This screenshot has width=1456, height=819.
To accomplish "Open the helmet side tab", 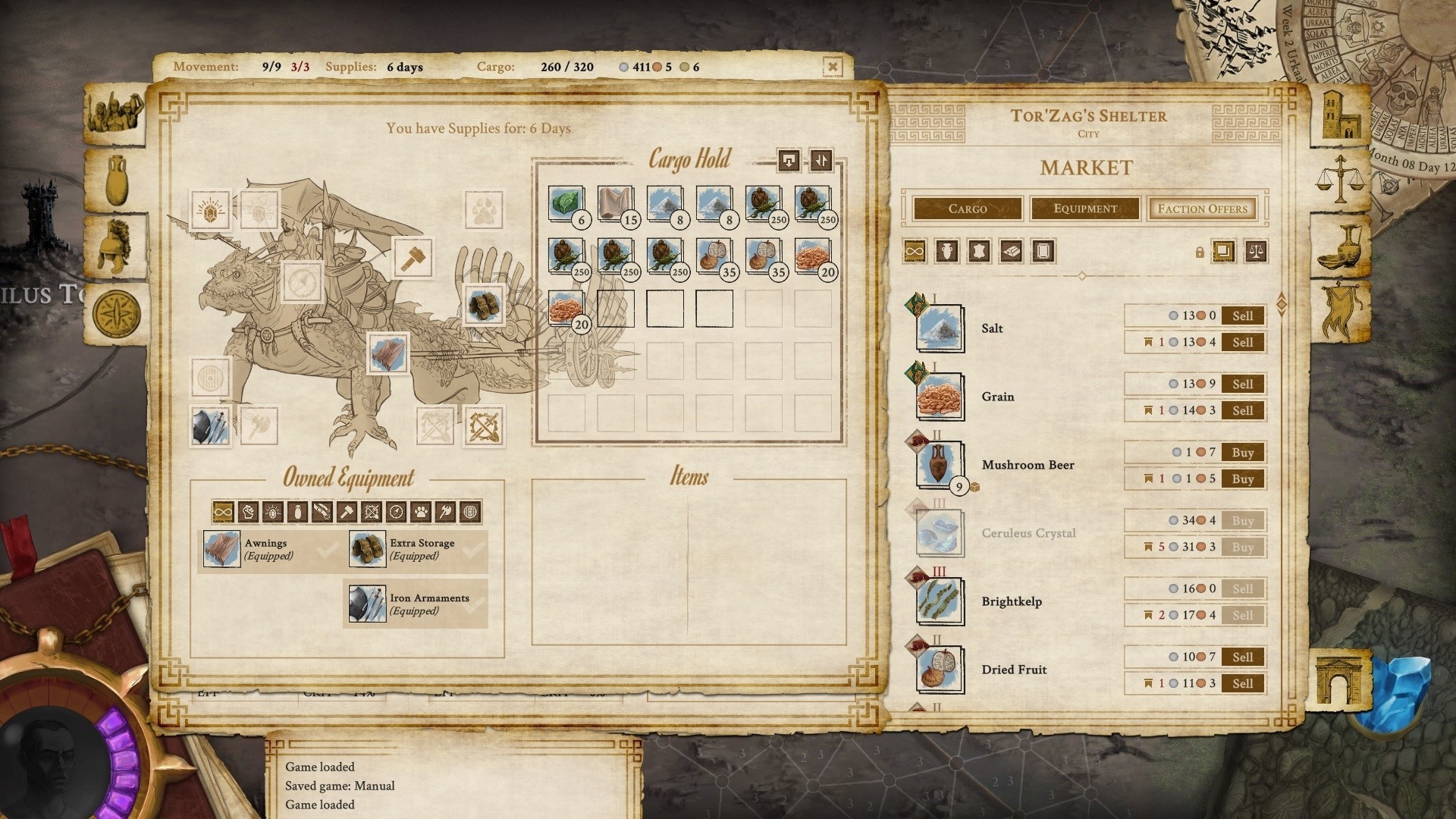I will [x=115, y=247].
